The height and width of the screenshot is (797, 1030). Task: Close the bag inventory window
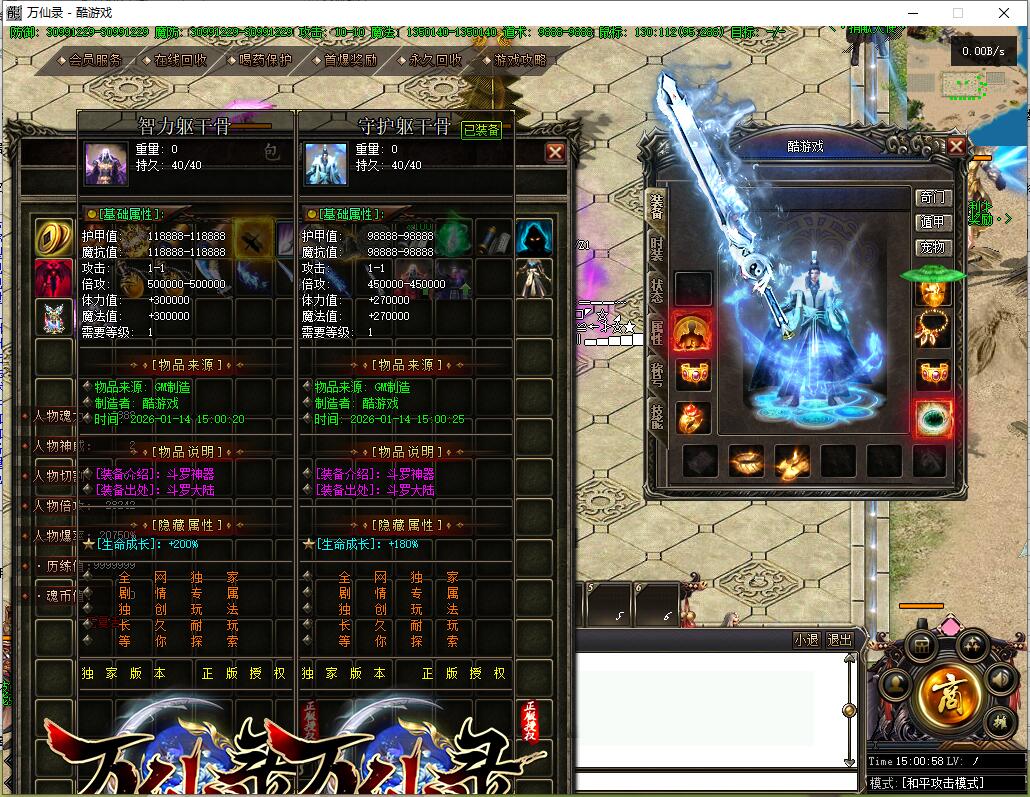click(x=555, y=152)
